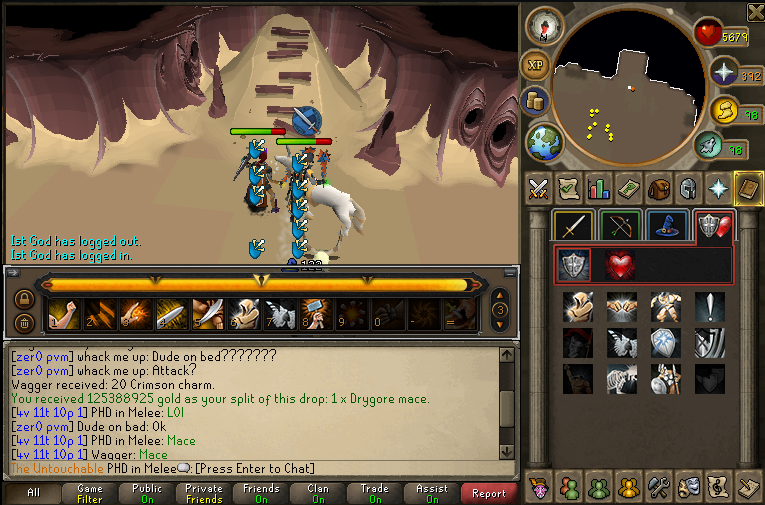This screenshot has height=505, width=765.
Task: Toggle the Clan chat filter
Action: [x=318, y=493]
